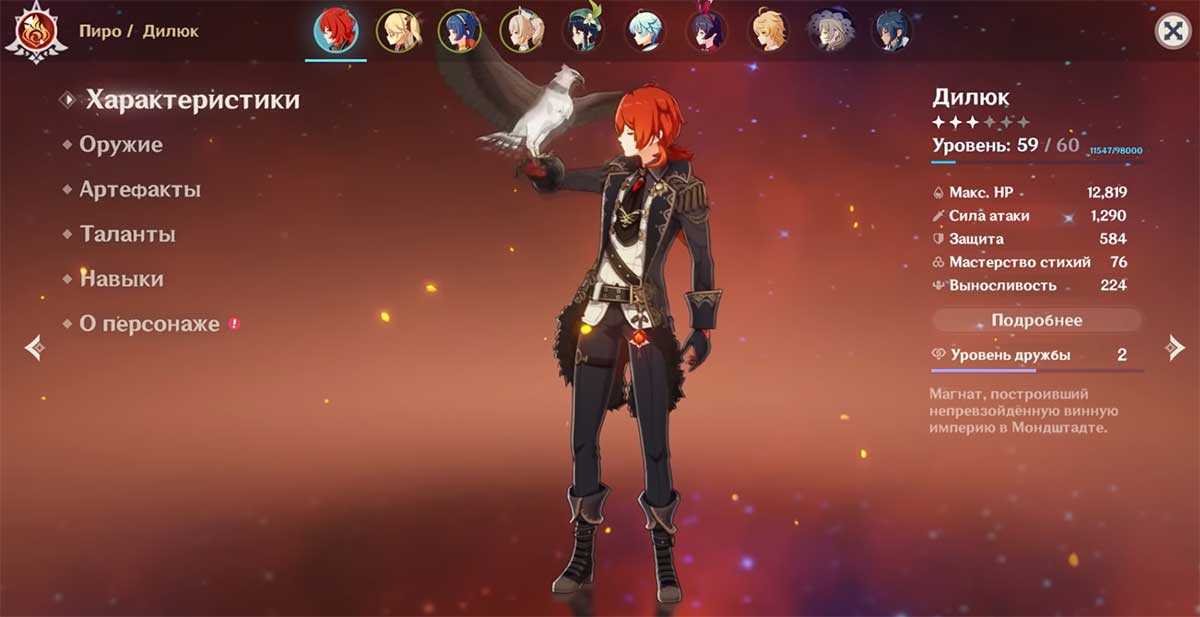Select the last portrait in the character row

[891, 31]
